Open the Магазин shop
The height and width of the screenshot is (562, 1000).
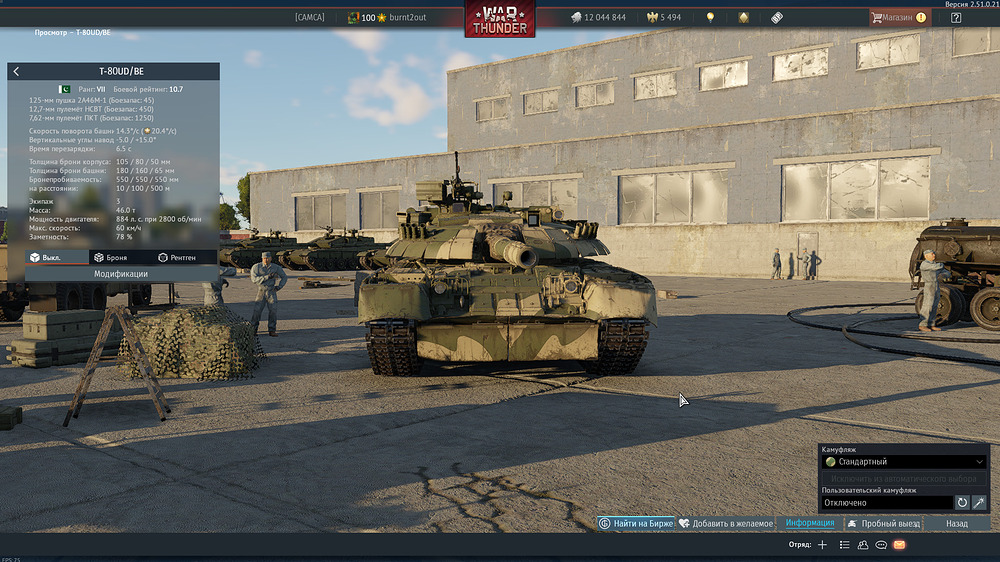[x=898, y=17]
